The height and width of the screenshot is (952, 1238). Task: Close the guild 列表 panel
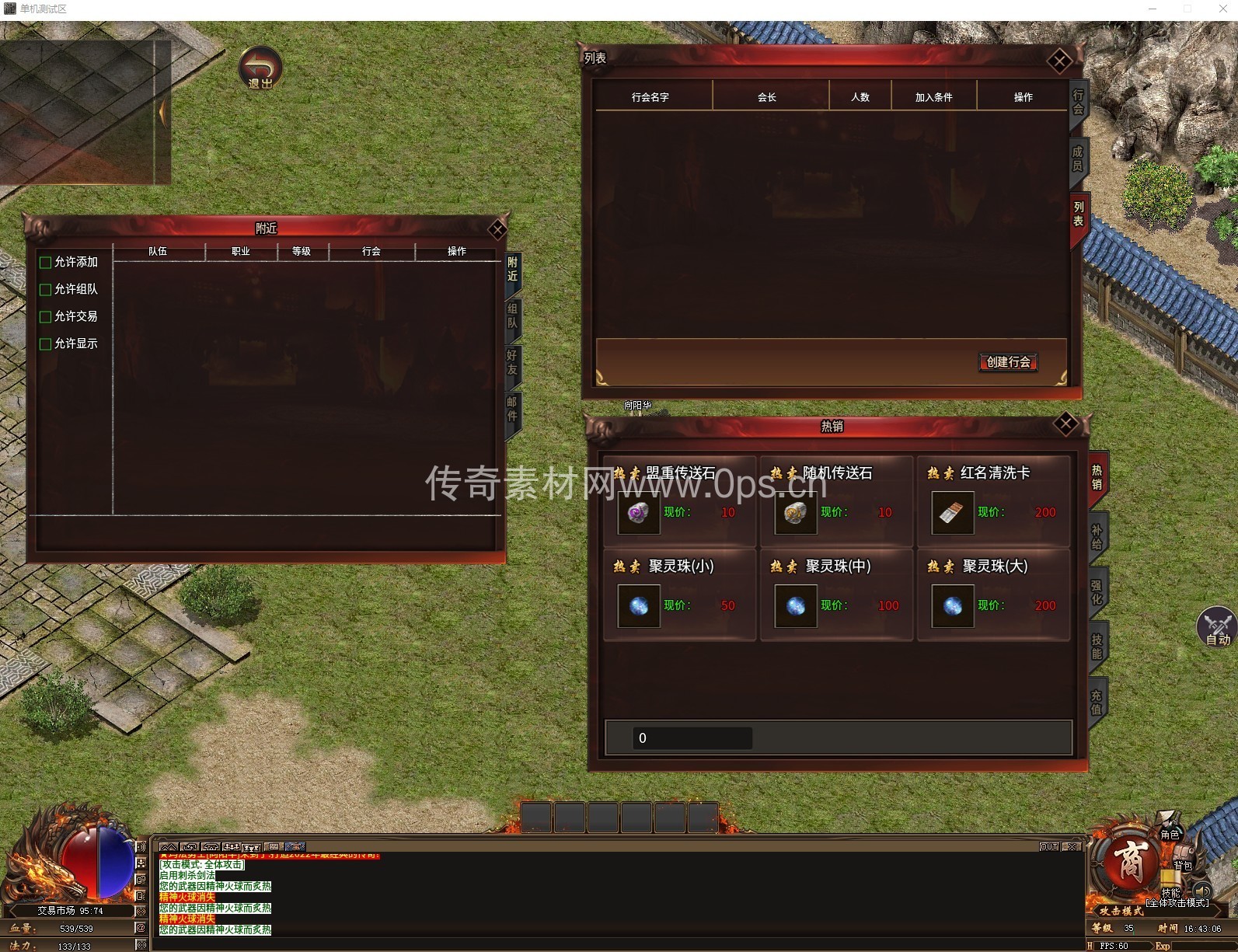(x=1059, y=61)
